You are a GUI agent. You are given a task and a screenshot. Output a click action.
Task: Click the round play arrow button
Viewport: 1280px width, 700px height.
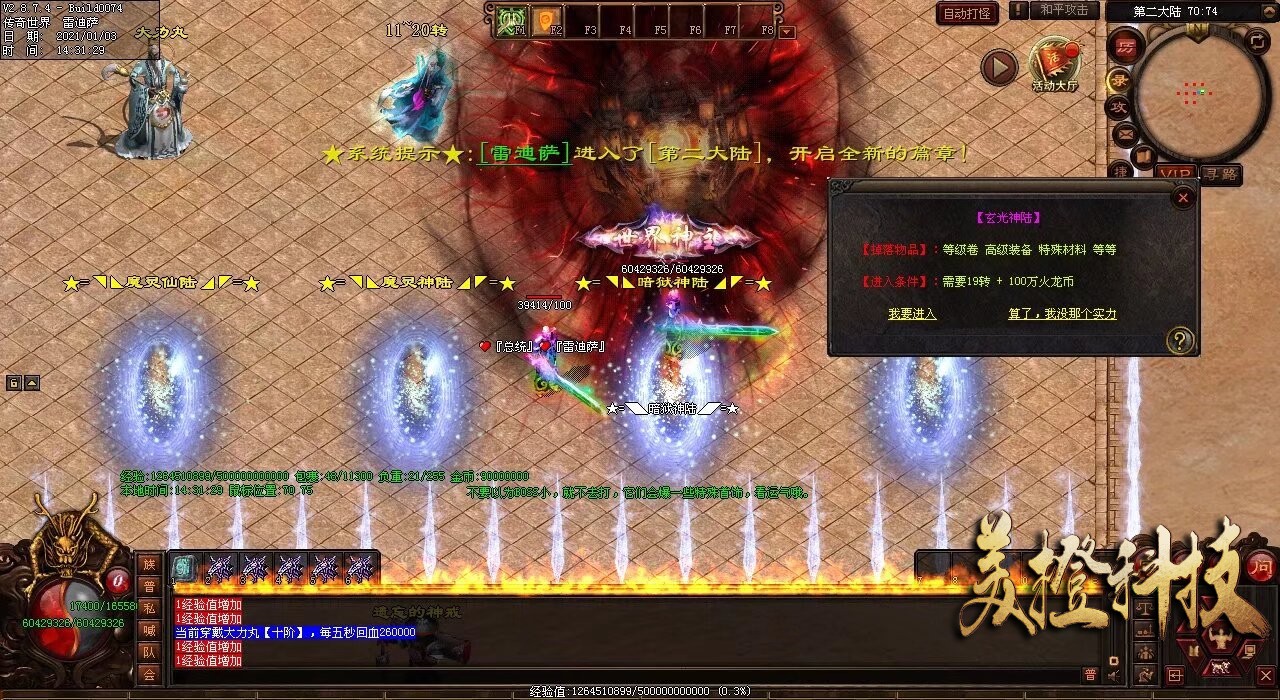click(998, 68)
